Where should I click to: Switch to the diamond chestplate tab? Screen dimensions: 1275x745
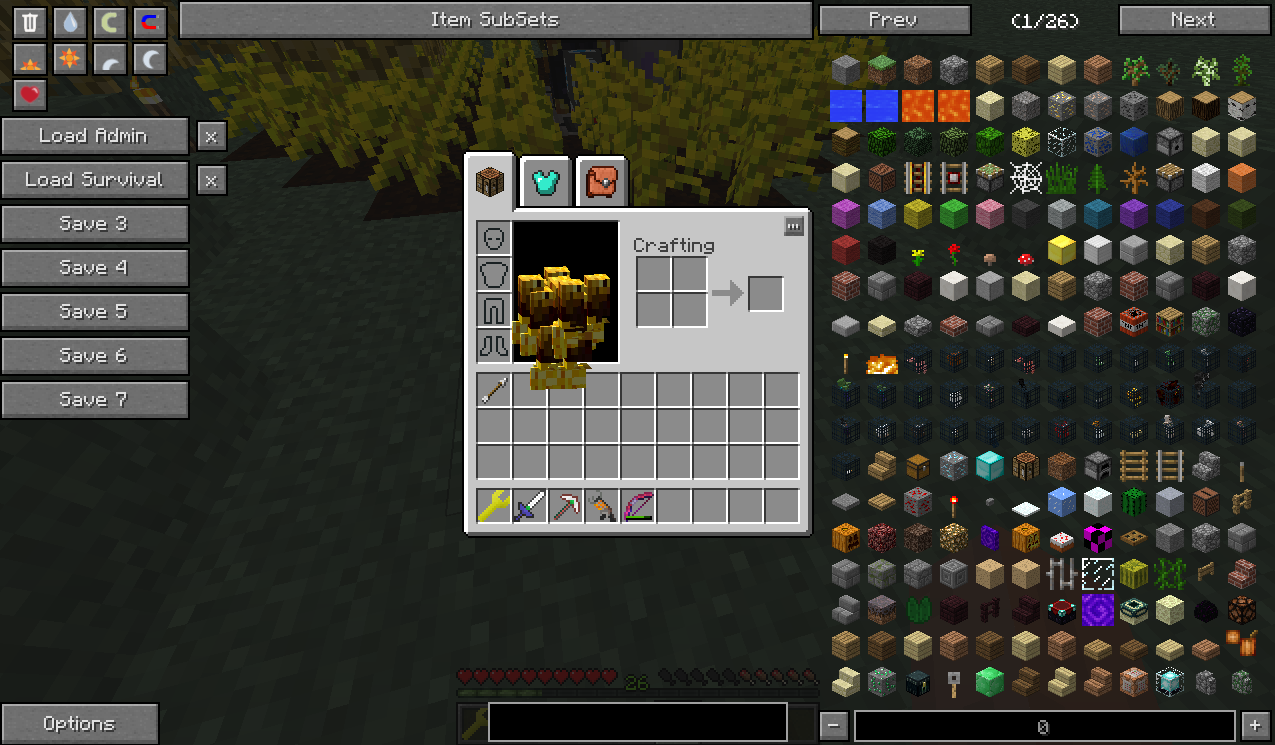(x=546, y=182)
